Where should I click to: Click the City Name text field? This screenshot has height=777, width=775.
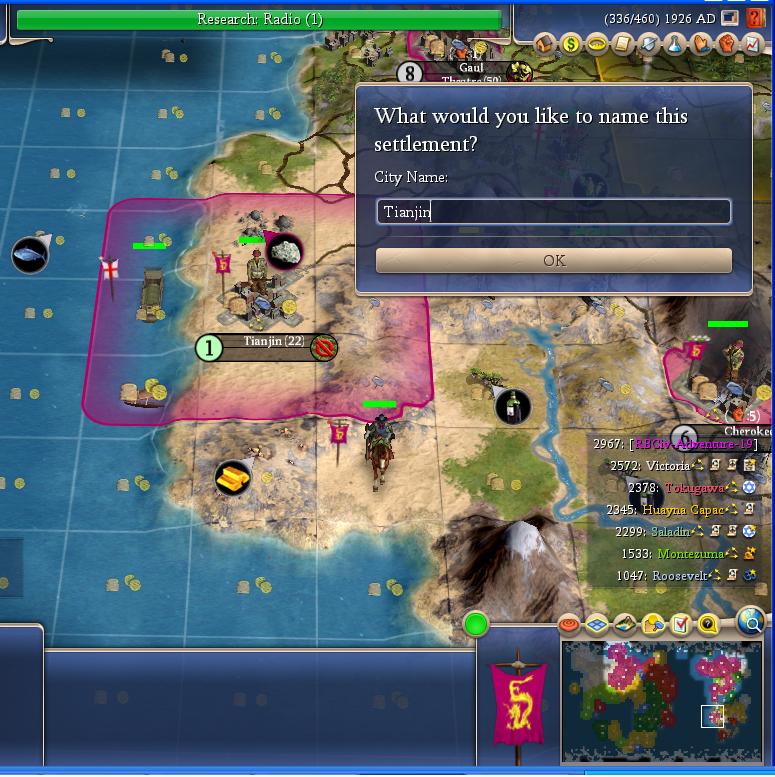point(553,212)
